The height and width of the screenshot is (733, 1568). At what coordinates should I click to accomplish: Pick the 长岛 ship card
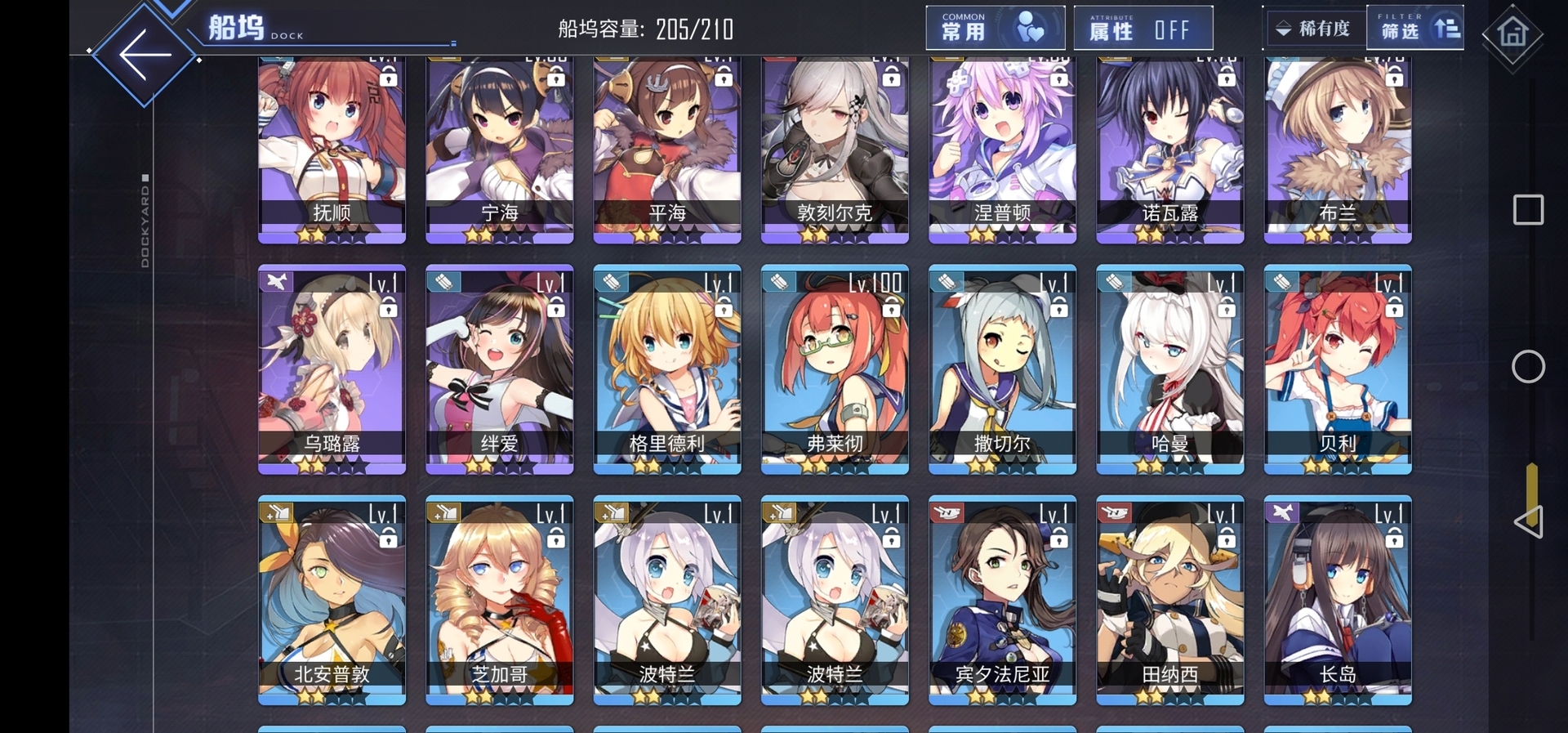[x=1337, y=600]
